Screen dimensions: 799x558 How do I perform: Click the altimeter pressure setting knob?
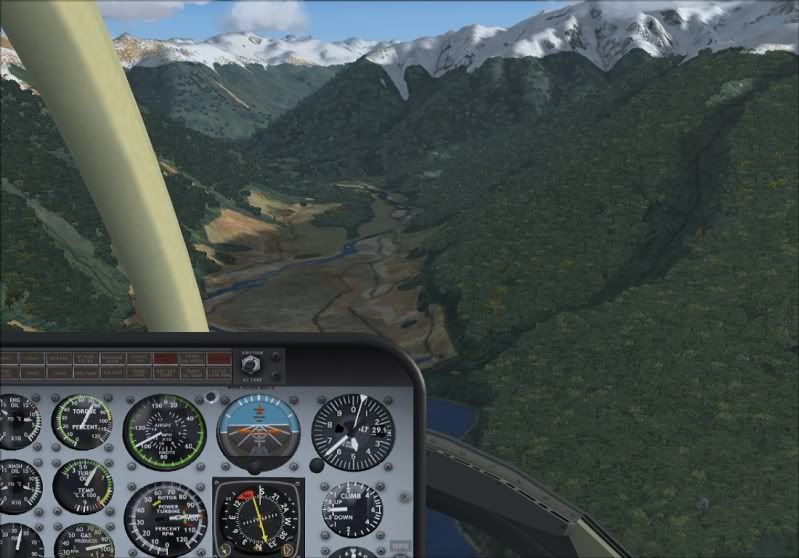(x=317, y=465)
